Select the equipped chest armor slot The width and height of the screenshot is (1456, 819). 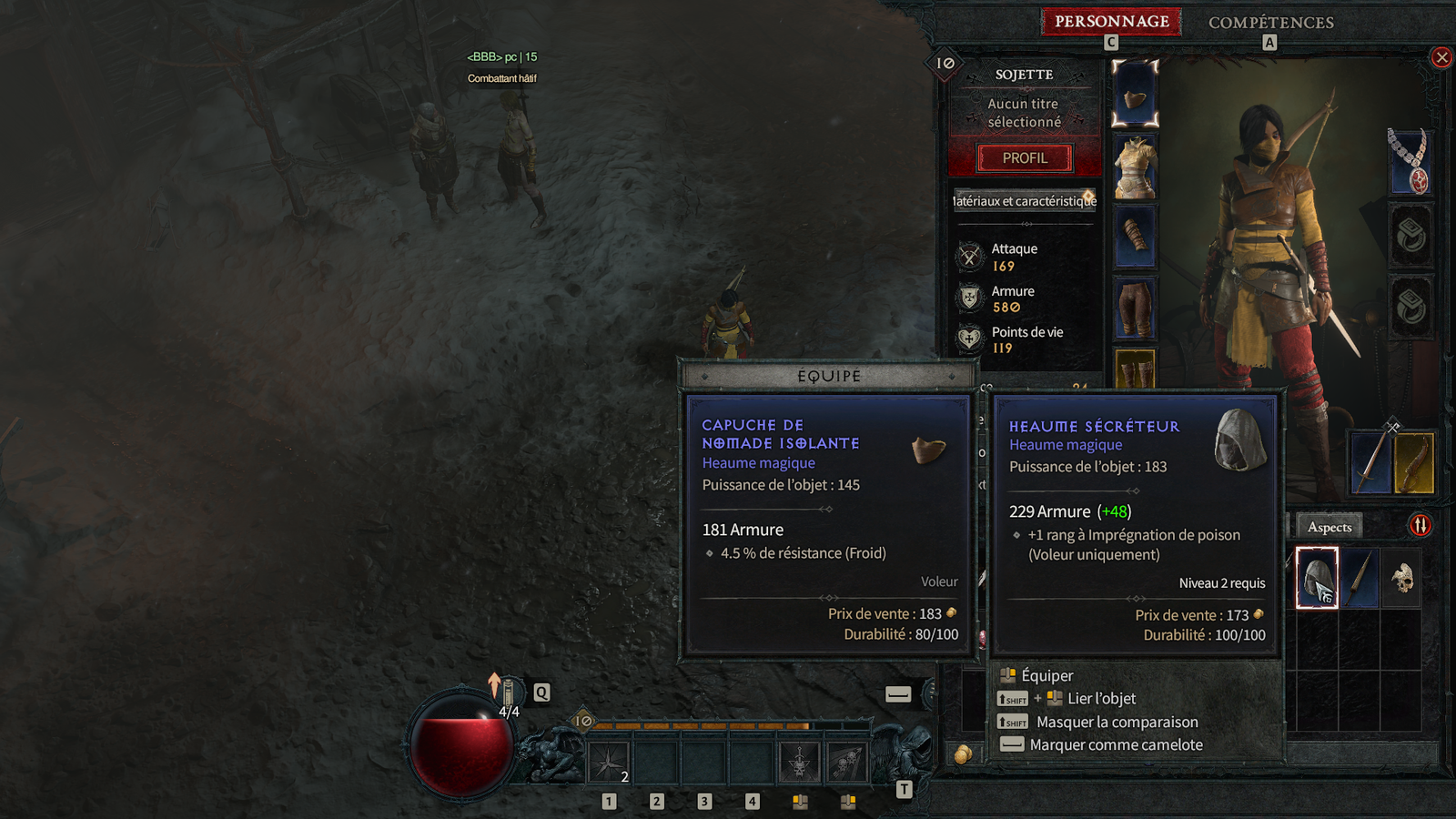pos(1135,167)
